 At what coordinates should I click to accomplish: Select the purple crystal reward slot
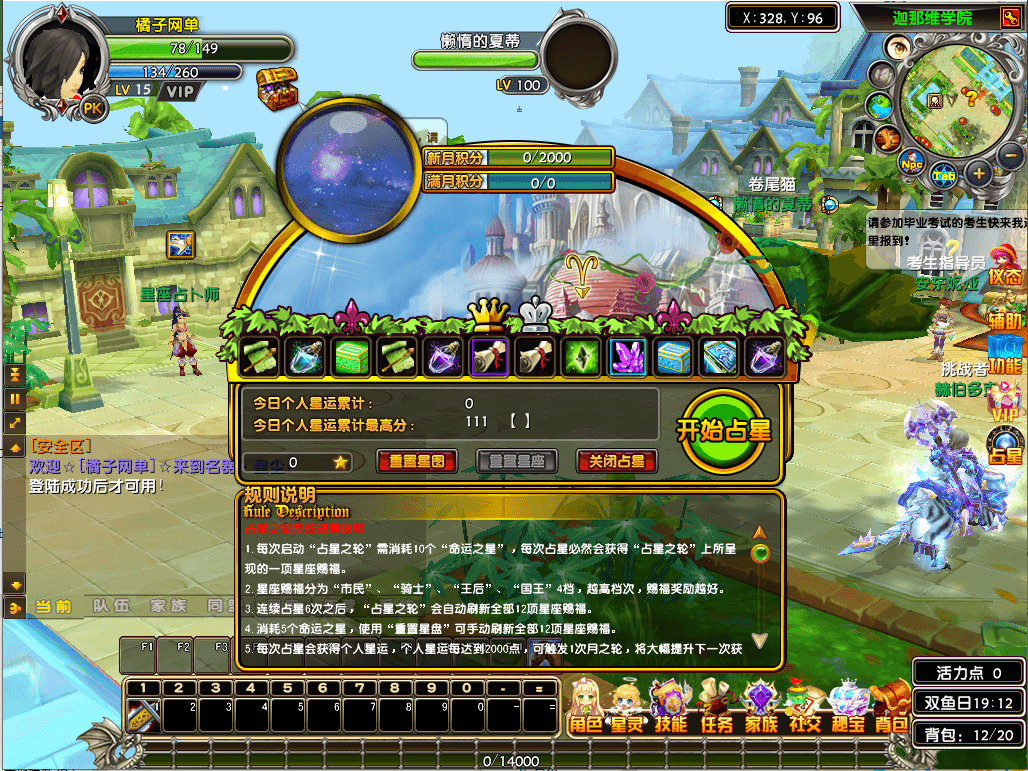(x=629, y=357)
